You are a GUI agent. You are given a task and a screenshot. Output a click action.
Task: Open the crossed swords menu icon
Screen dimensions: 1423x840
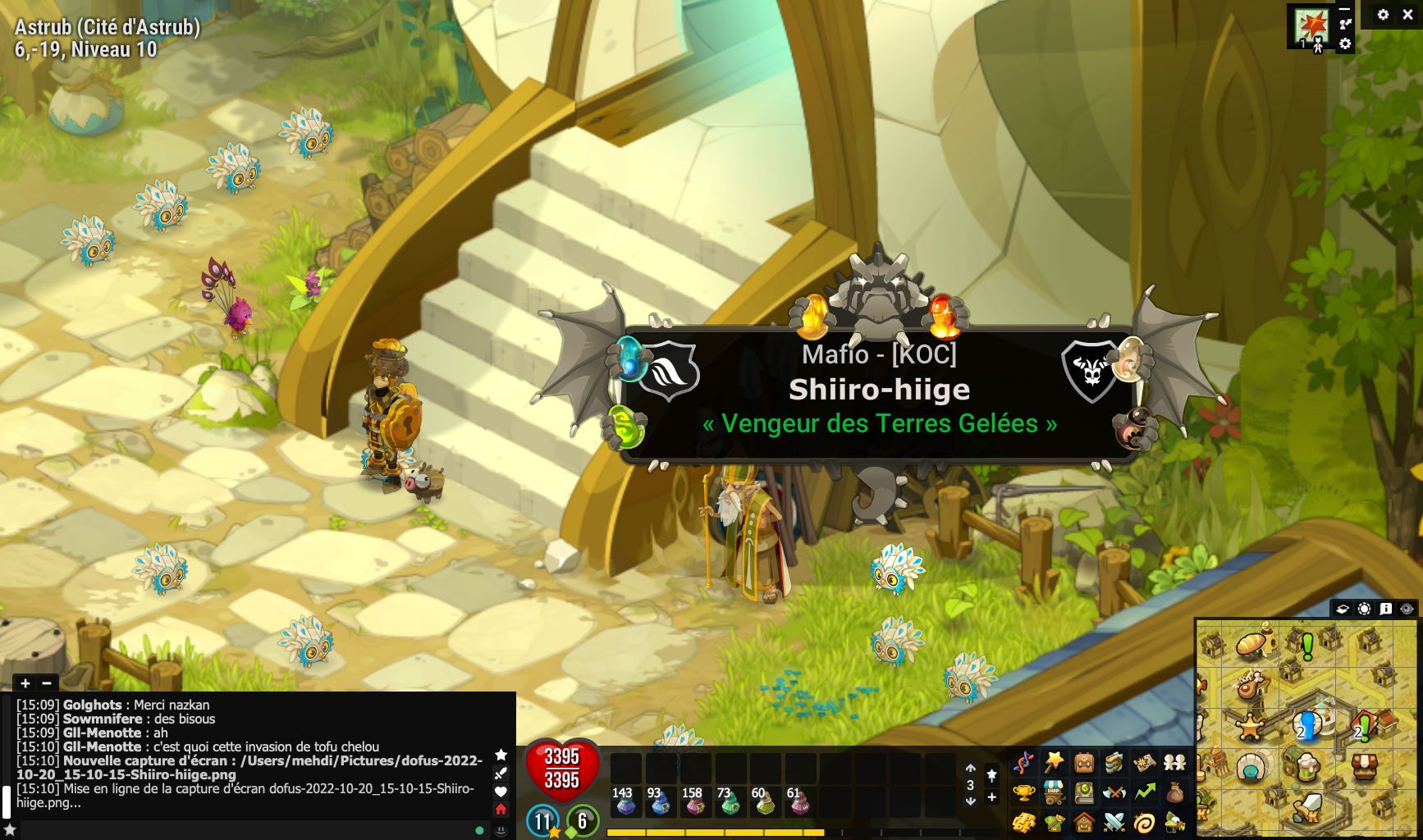[1114, 821]
